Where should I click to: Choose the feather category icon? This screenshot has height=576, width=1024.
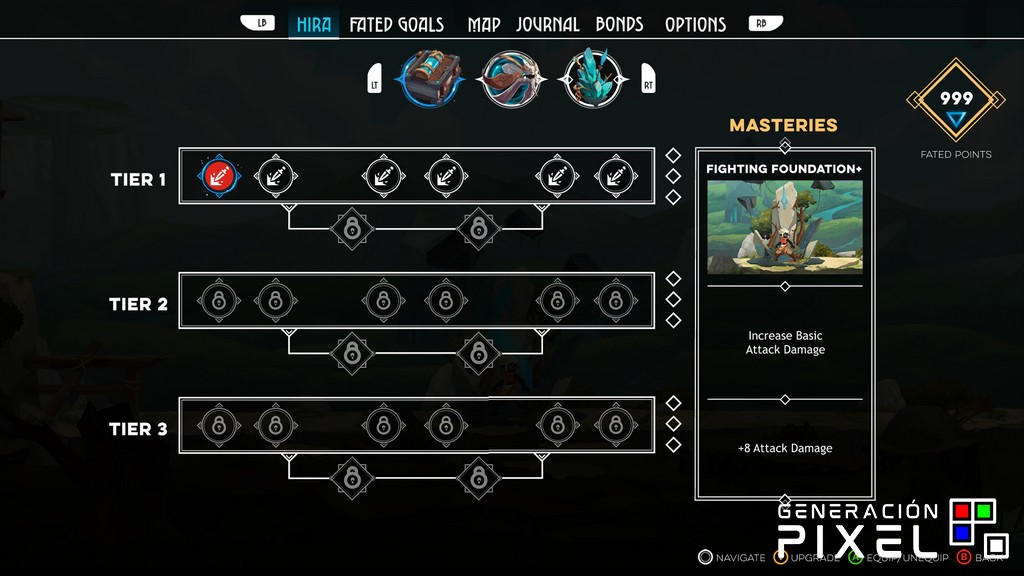tap(510, 78)
